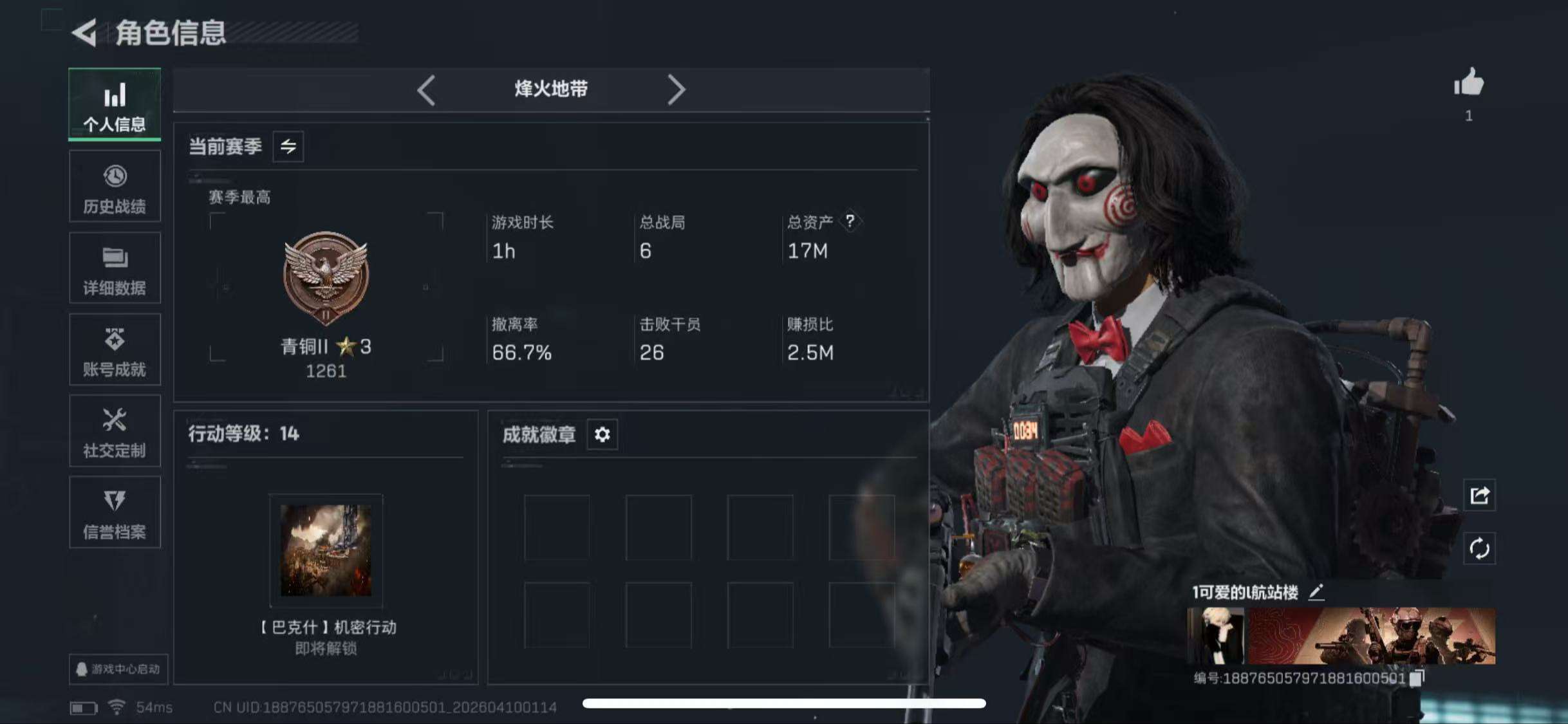Open the 社交定制 panel
This screenshot has height=724, width=1568.
pos(115,431)
